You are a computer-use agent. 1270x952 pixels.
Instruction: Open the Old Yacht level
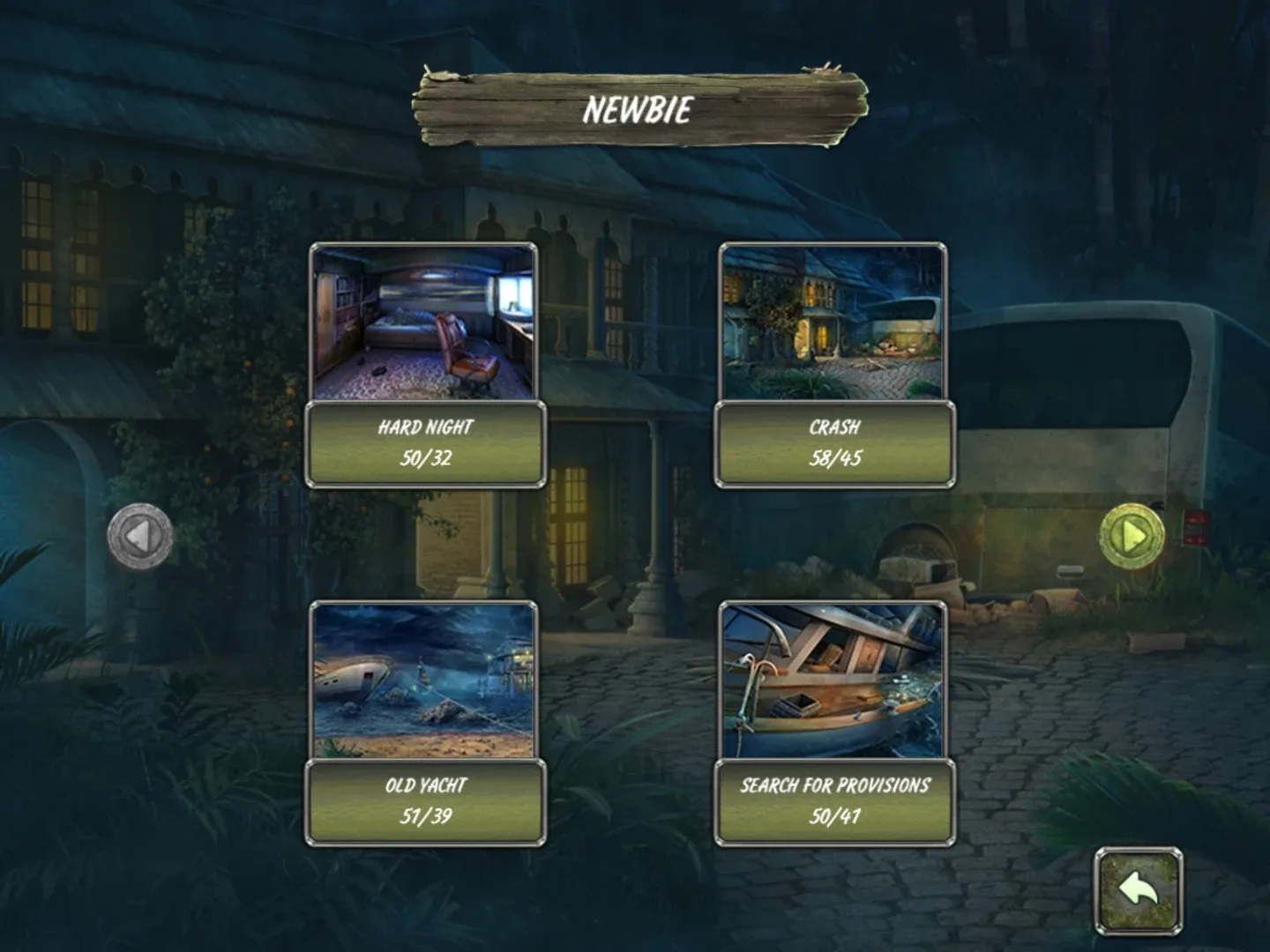tap(424, 723)
